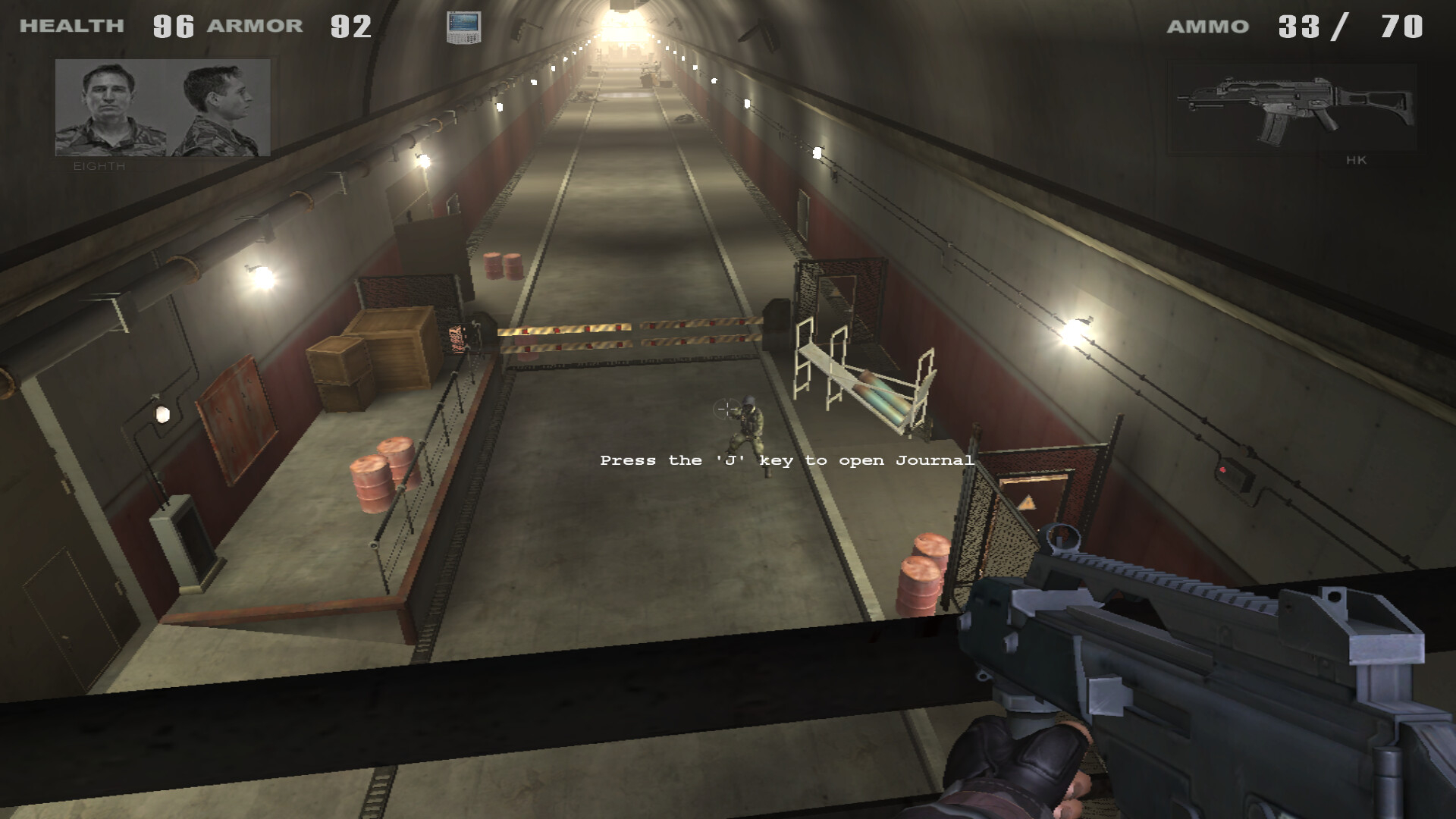Open the PDA device icon

point(463,27)
